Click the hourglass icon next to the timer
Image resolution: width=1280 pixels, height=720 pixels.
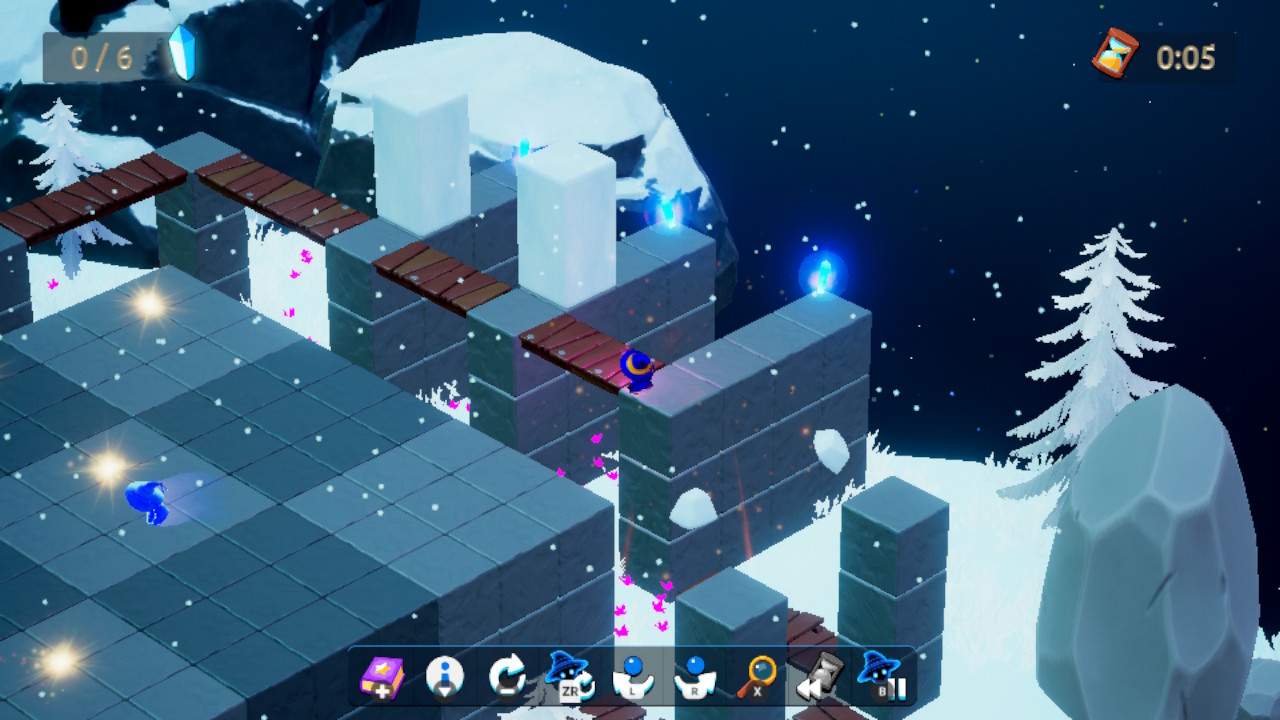coord(1118,55)
